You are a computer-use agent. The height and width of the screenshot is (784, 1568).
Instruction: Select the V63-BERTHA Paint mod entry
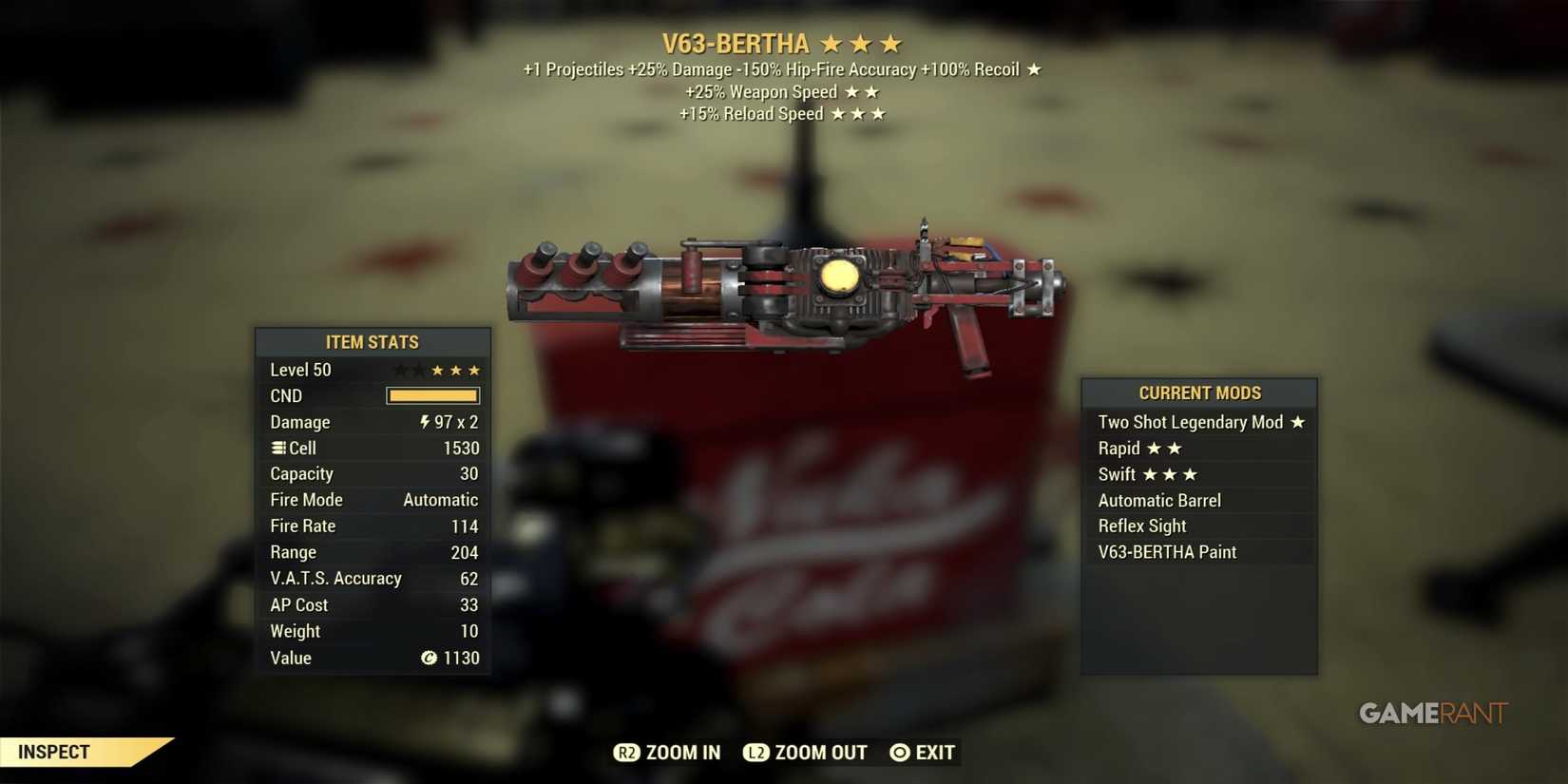coord(1166,551)
